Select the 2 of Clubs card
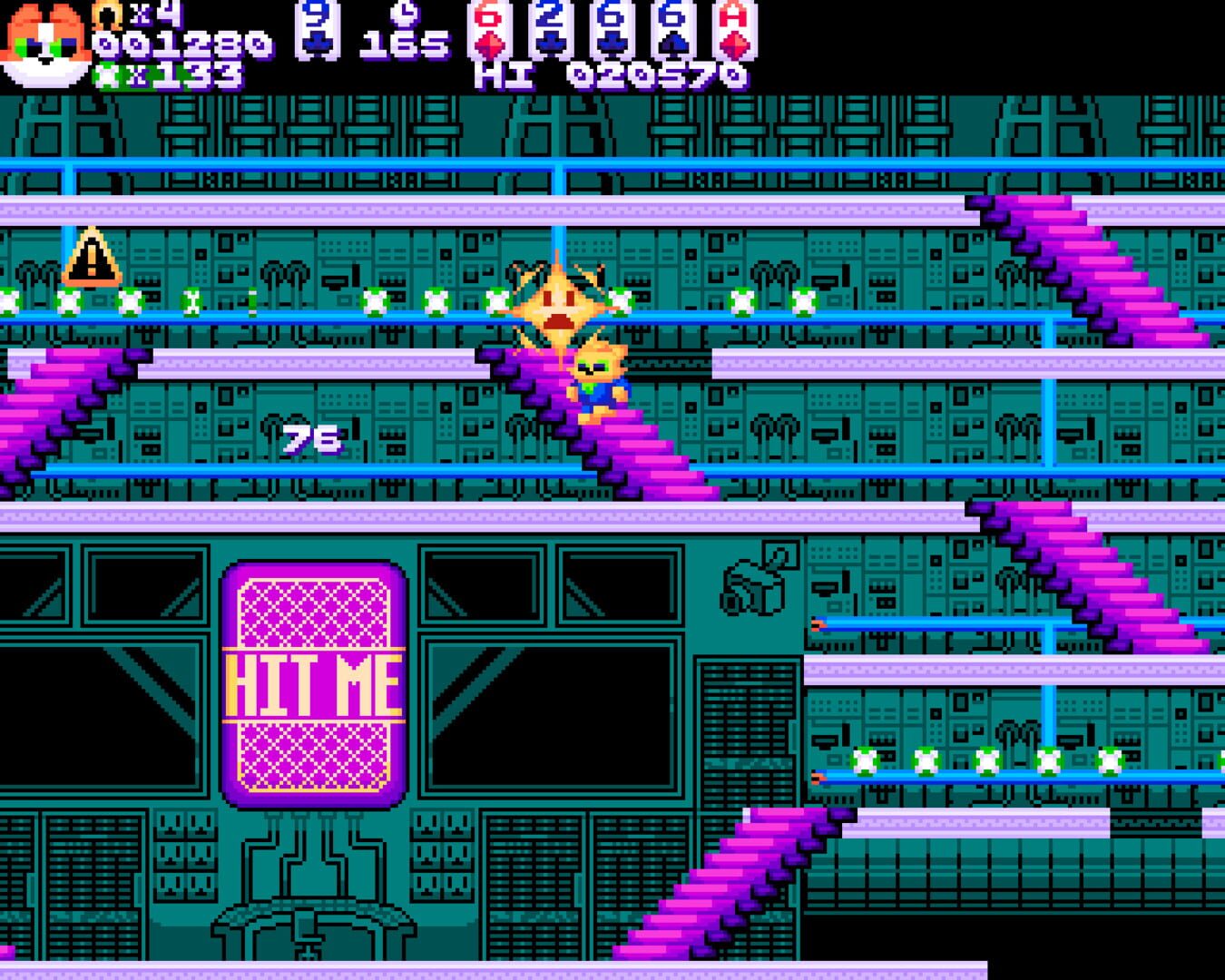Screen dimensions: 1225x980 point(548,30)
